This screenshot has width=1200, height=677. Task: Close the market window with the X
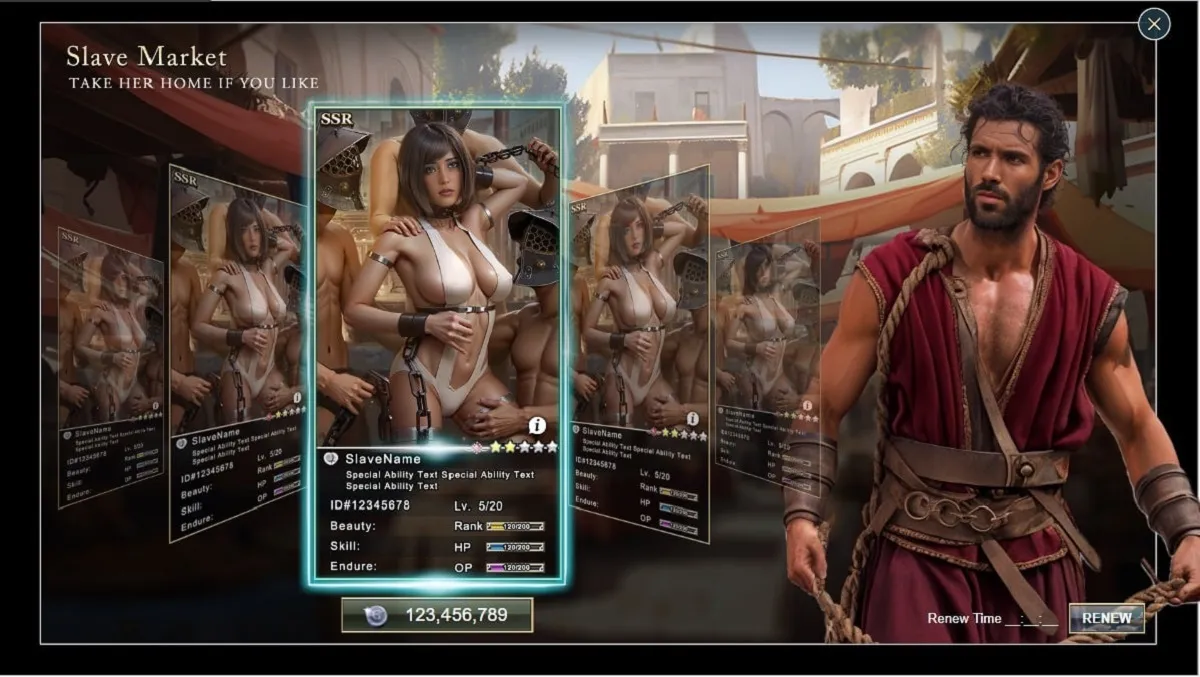click(1154, 24)
